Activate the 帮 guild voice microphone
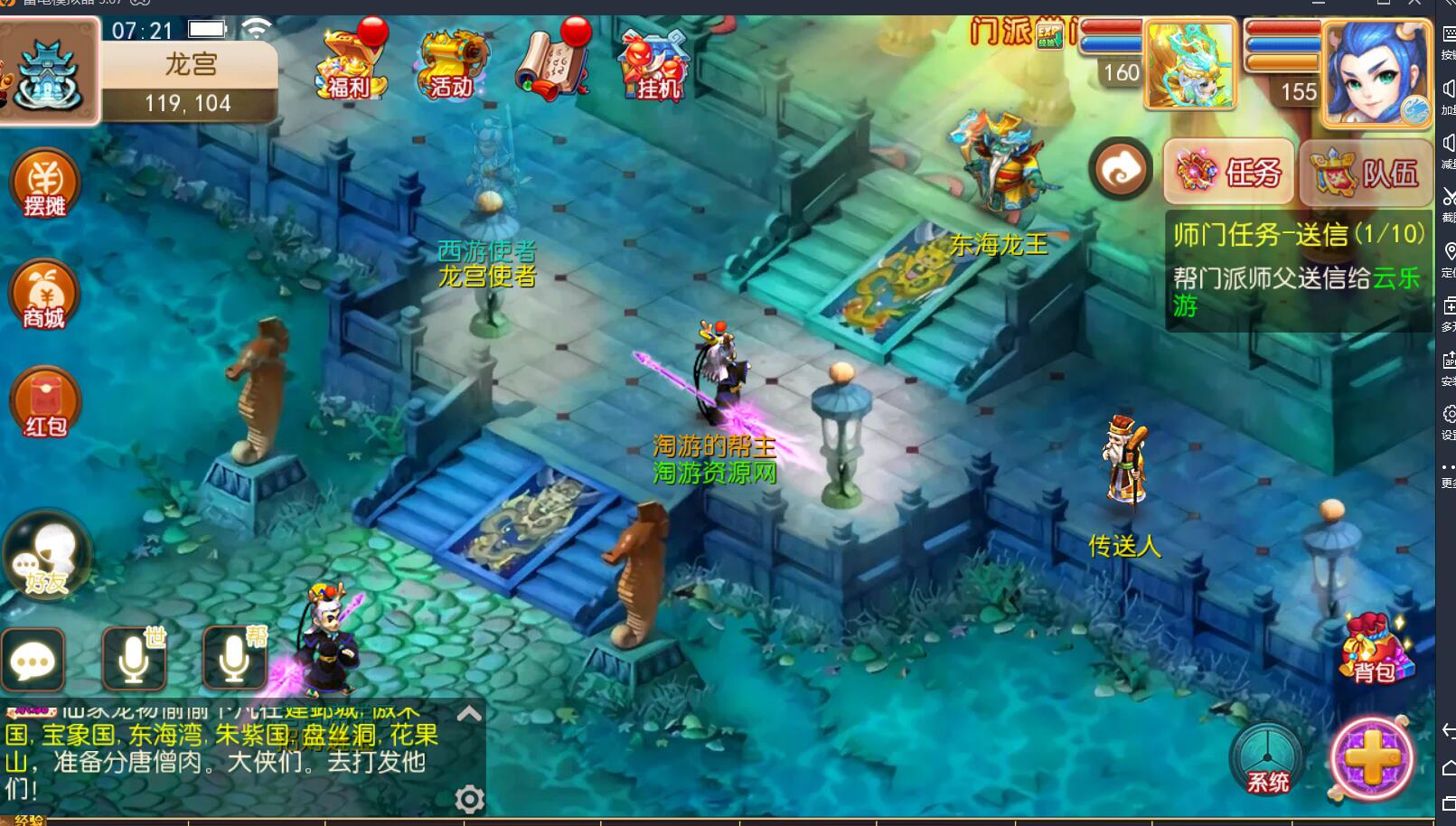Screen dimensions: 1456x826 coord(234,659)
